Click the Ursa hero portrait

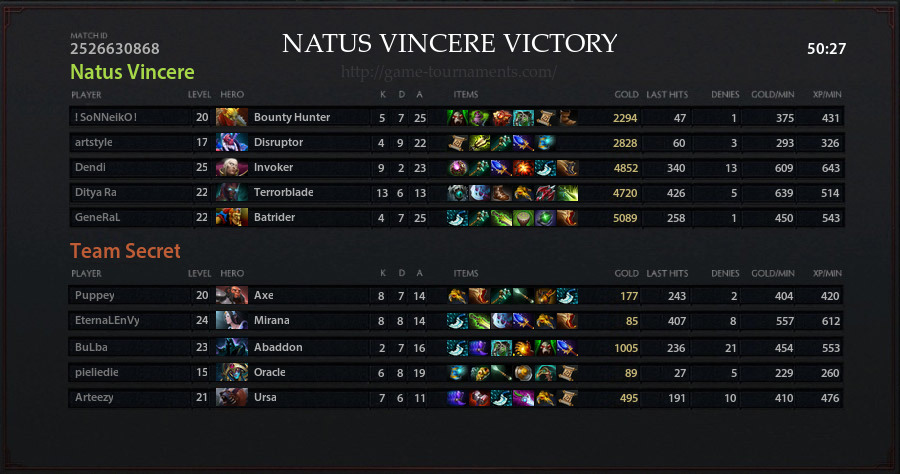click(232, 398)
